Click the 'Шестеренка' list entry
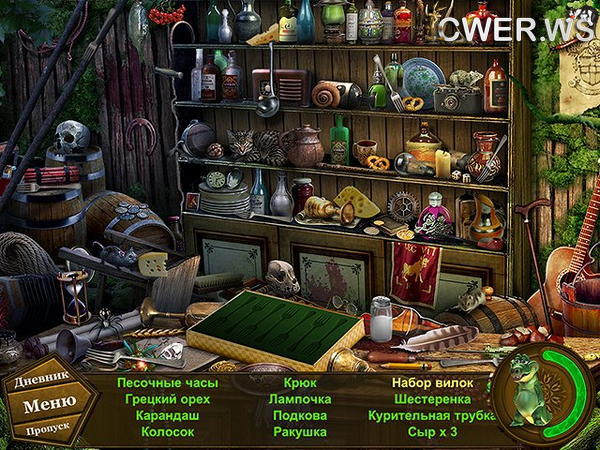This screenshot has width=600, height=450. click(431, 398)
